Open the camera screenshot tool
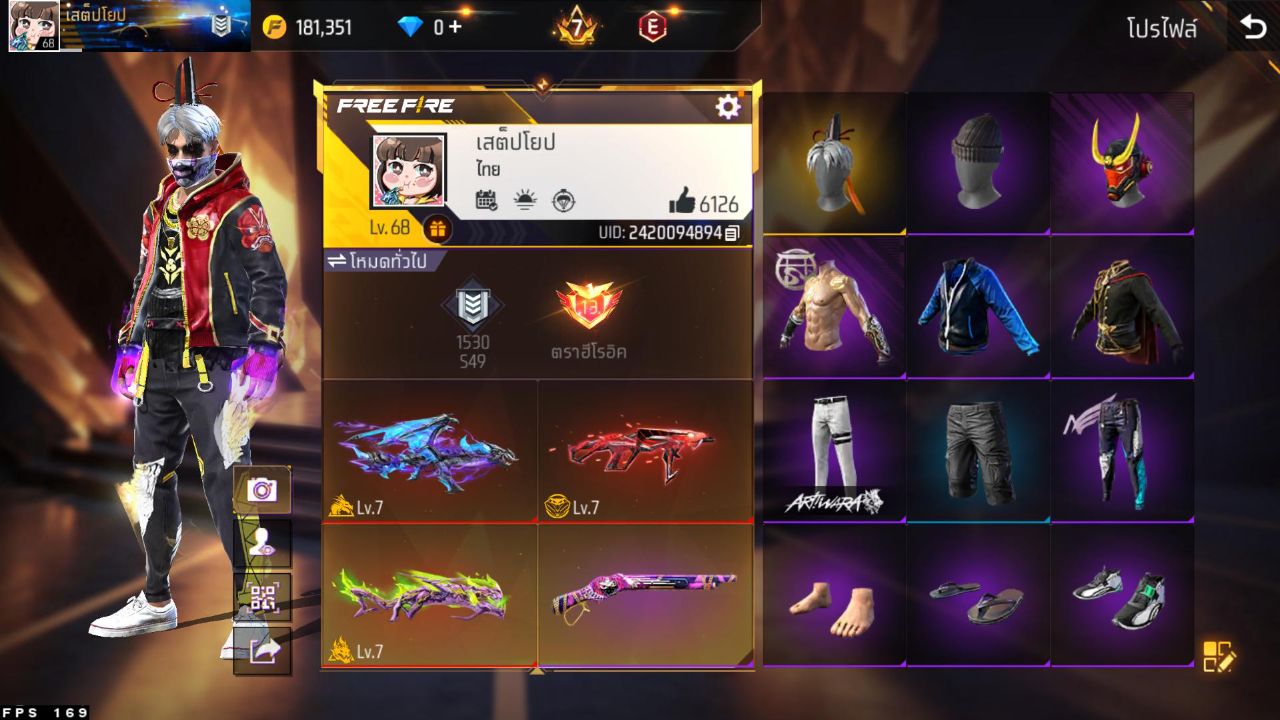Screen dimensions: 1280x720 [262, 490]
